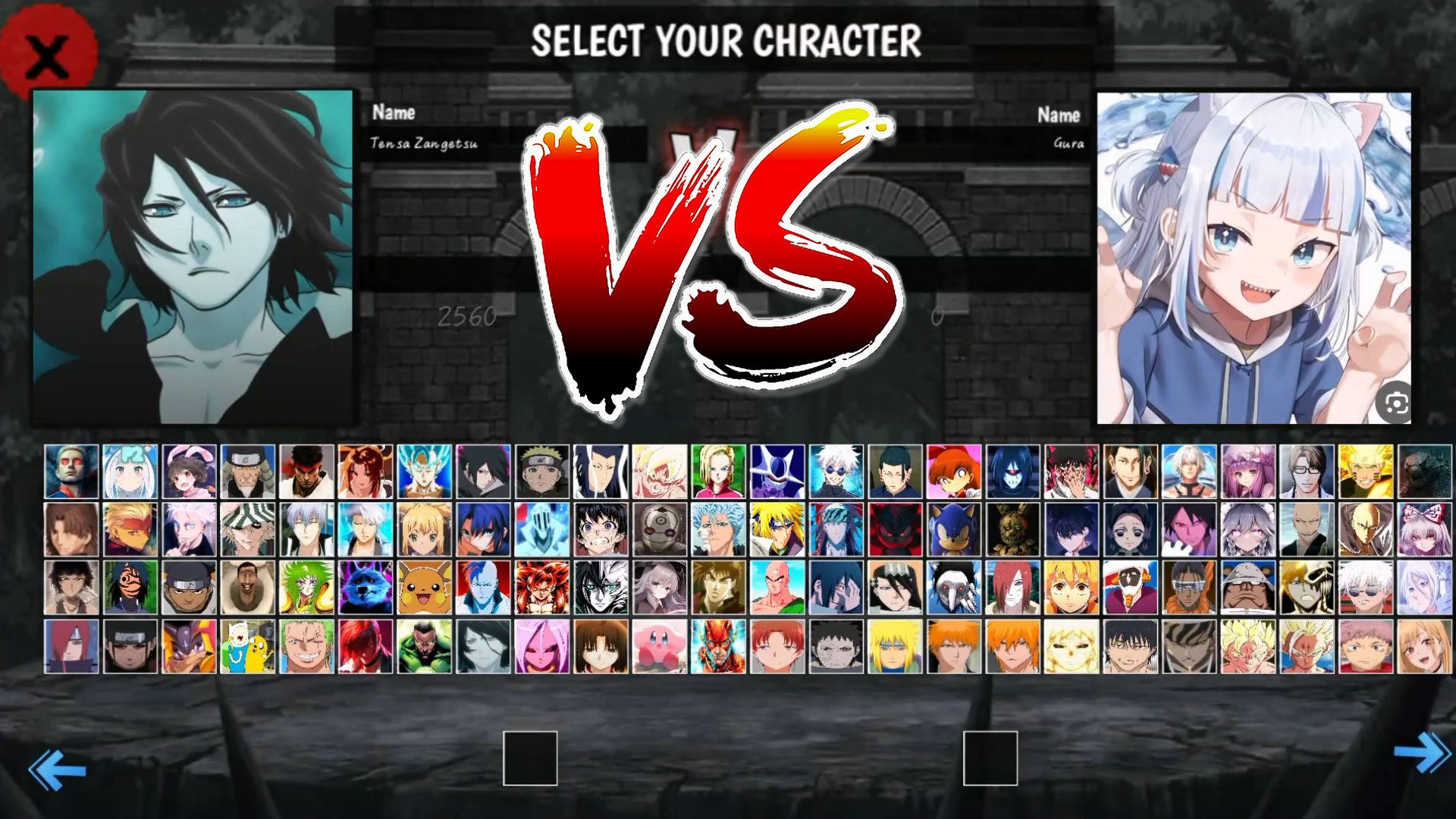The width and height of the screenshot is (1456, 819).
Task: Choose the Green Lantern character
Action: (425, 647)
